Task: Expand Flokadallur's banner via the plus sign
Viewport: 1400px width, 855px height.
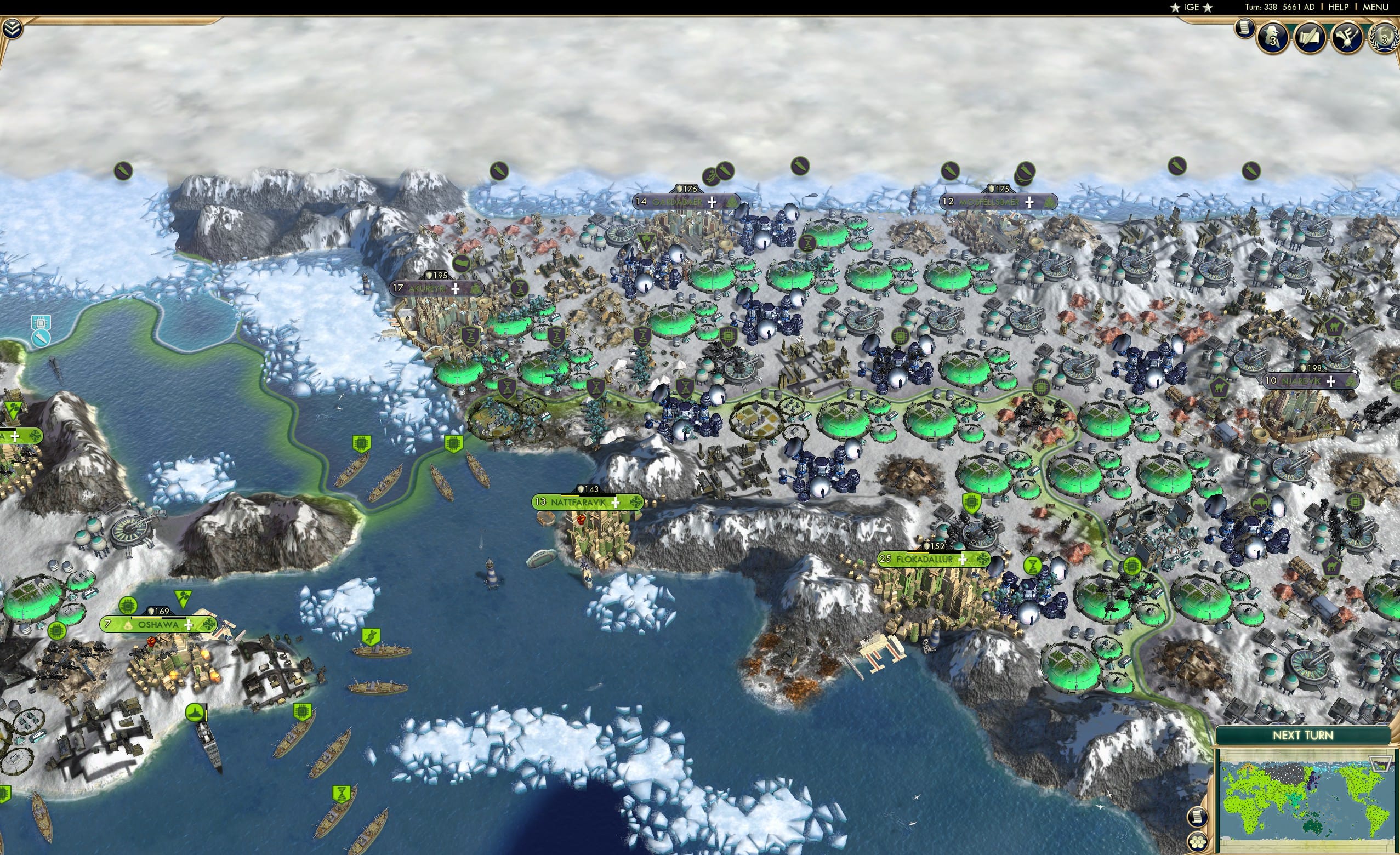Action: click(963, 561)
